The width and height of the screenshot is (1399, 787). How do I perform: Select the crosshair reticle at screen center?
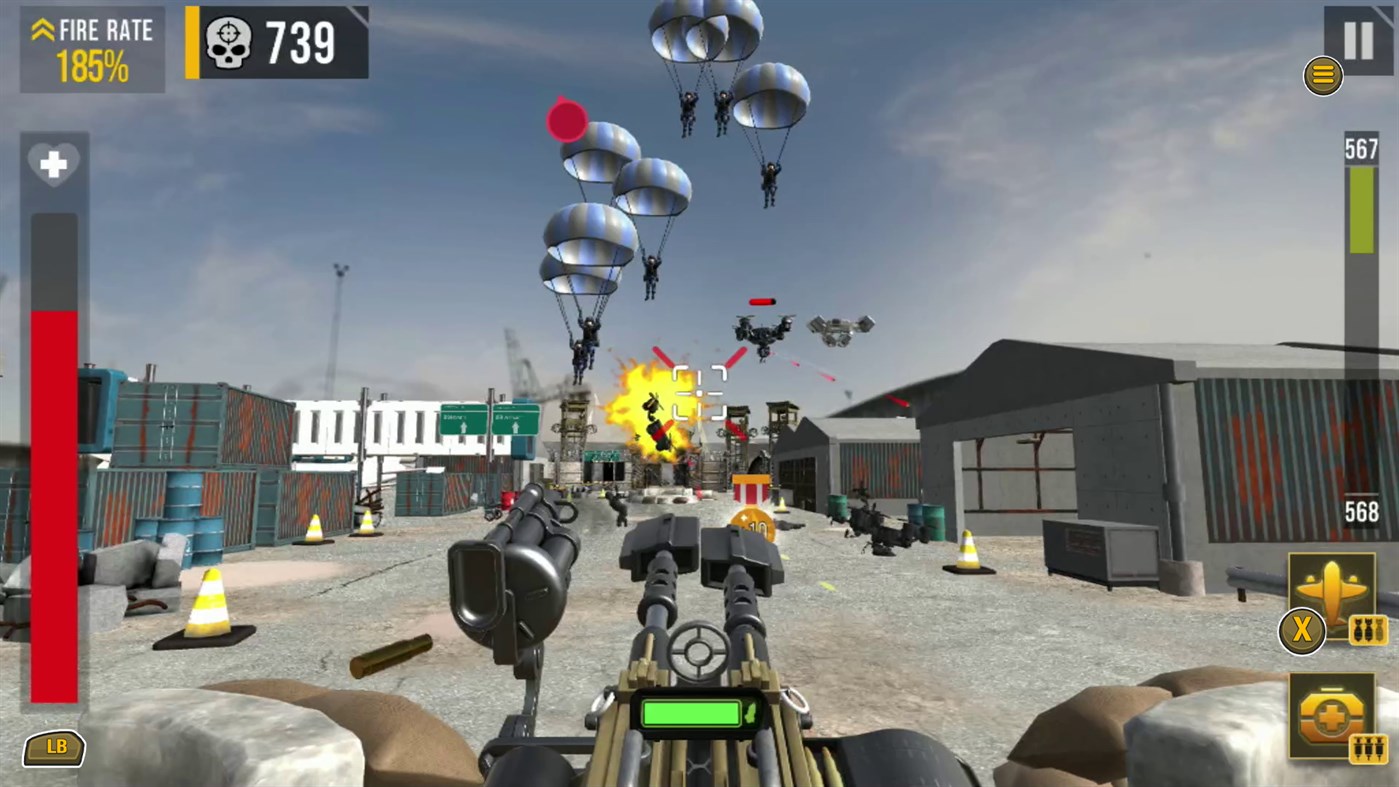click(700, 392)
